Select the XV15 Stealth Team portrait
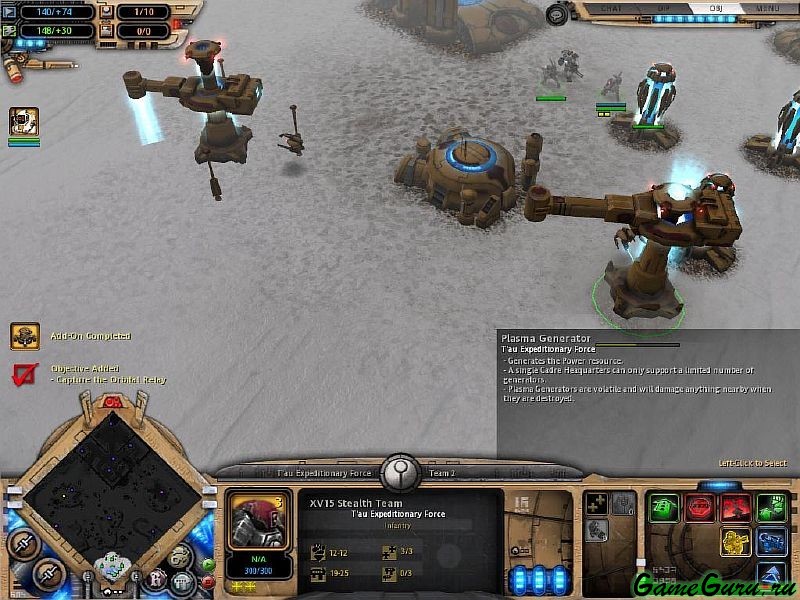Screen dimensions: 800x600 click(260, 520)
